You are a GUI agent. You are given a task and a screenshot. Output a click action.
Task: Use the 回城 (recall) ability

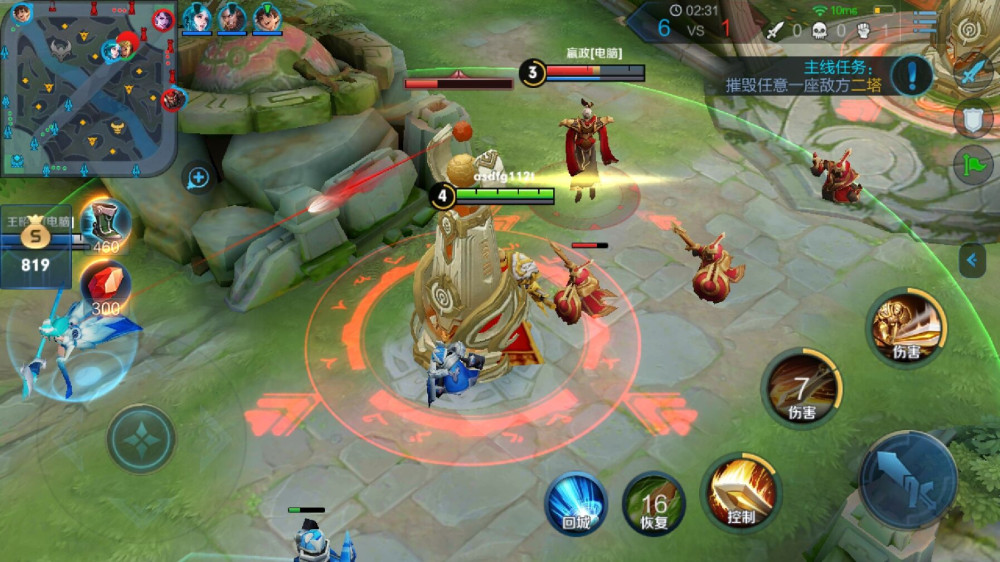click(576, 501)
